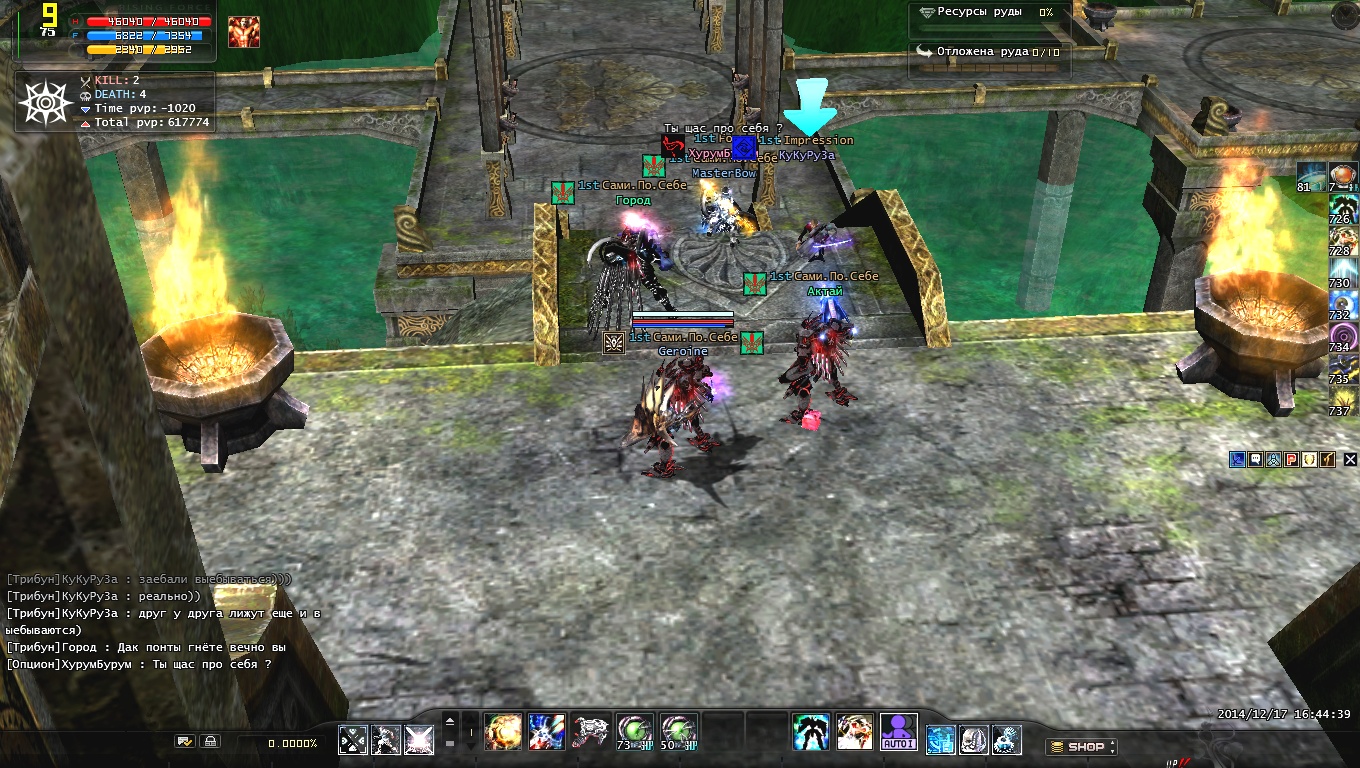Viewport: 1360px width, 768px height.
Task: Use the 50 HP potion slot
Action: (678, 732)
